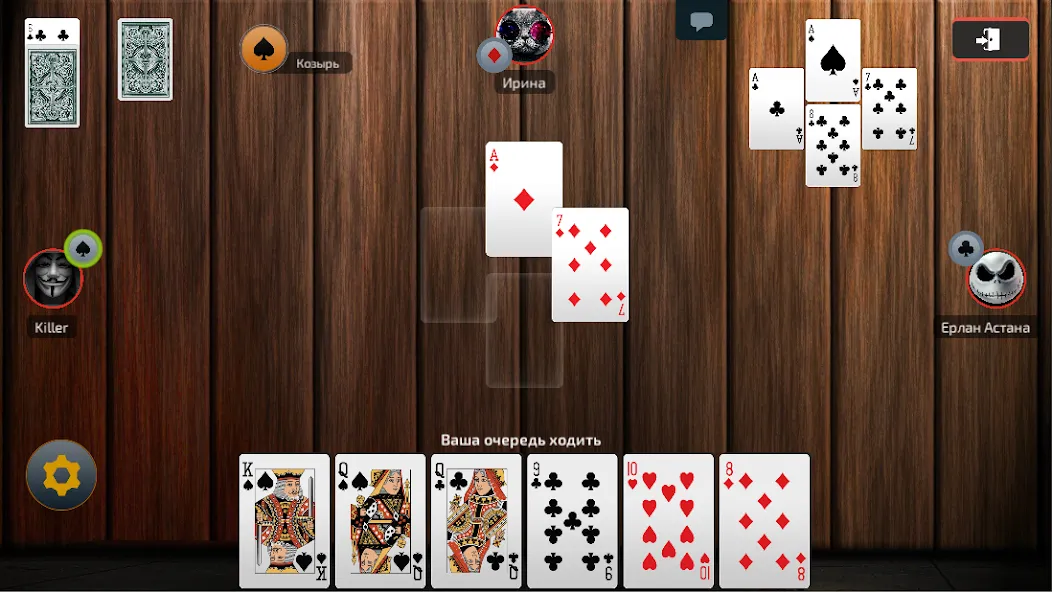The width and height of the screenshot is (1052, 592).
Task: Open the gear settings button
Action: coord(62,476)
